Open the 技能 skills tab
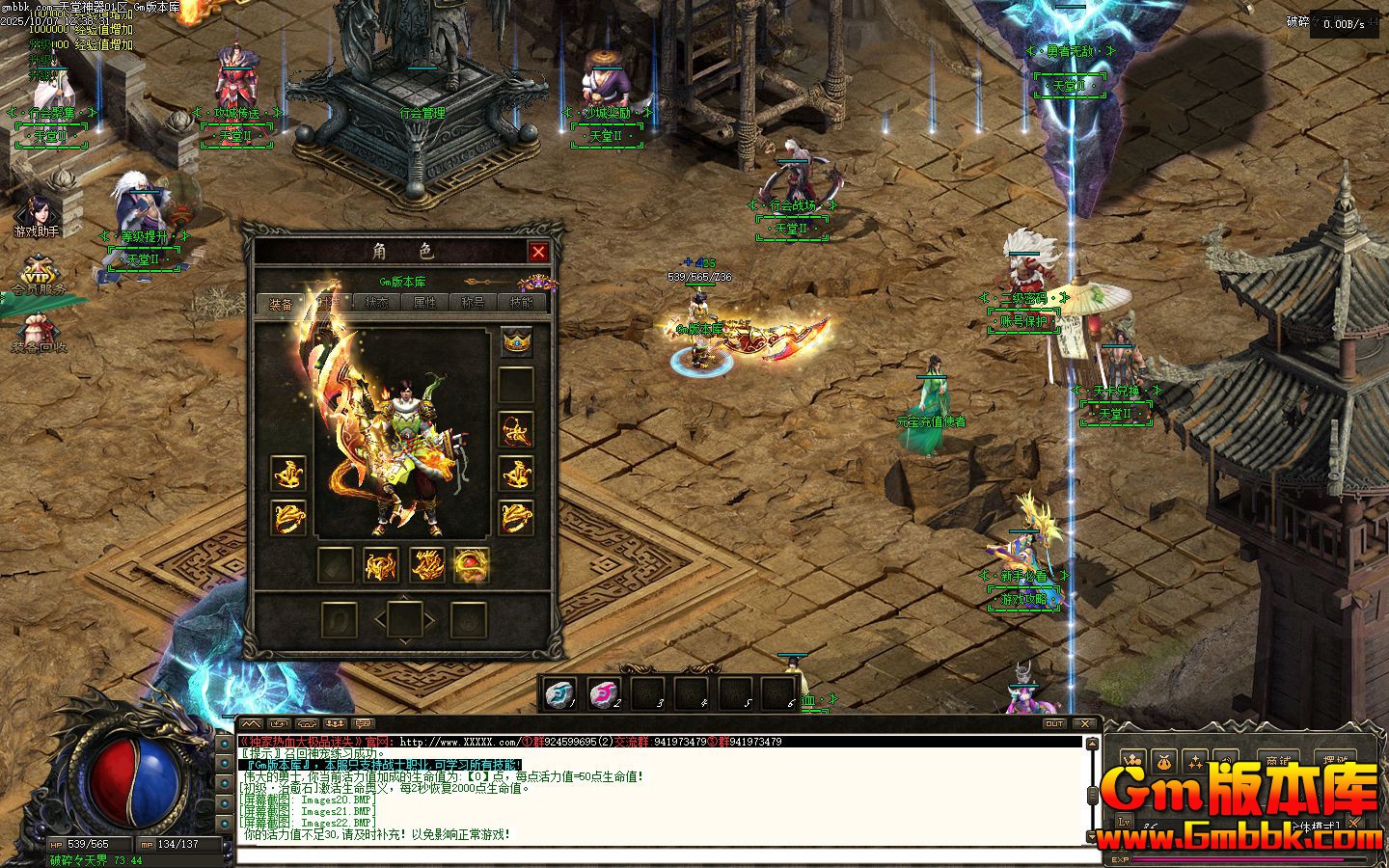This screenshot has height=868, width=1389. (x=521, y=303)
